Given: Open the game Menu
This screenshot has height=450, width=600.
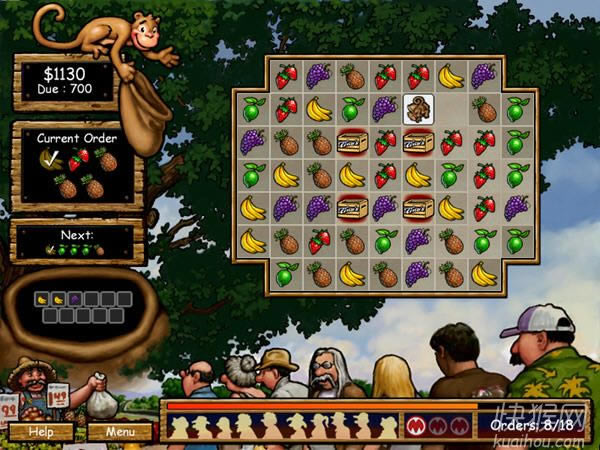Looking at the screenshot, I should (x=120, y=432).
